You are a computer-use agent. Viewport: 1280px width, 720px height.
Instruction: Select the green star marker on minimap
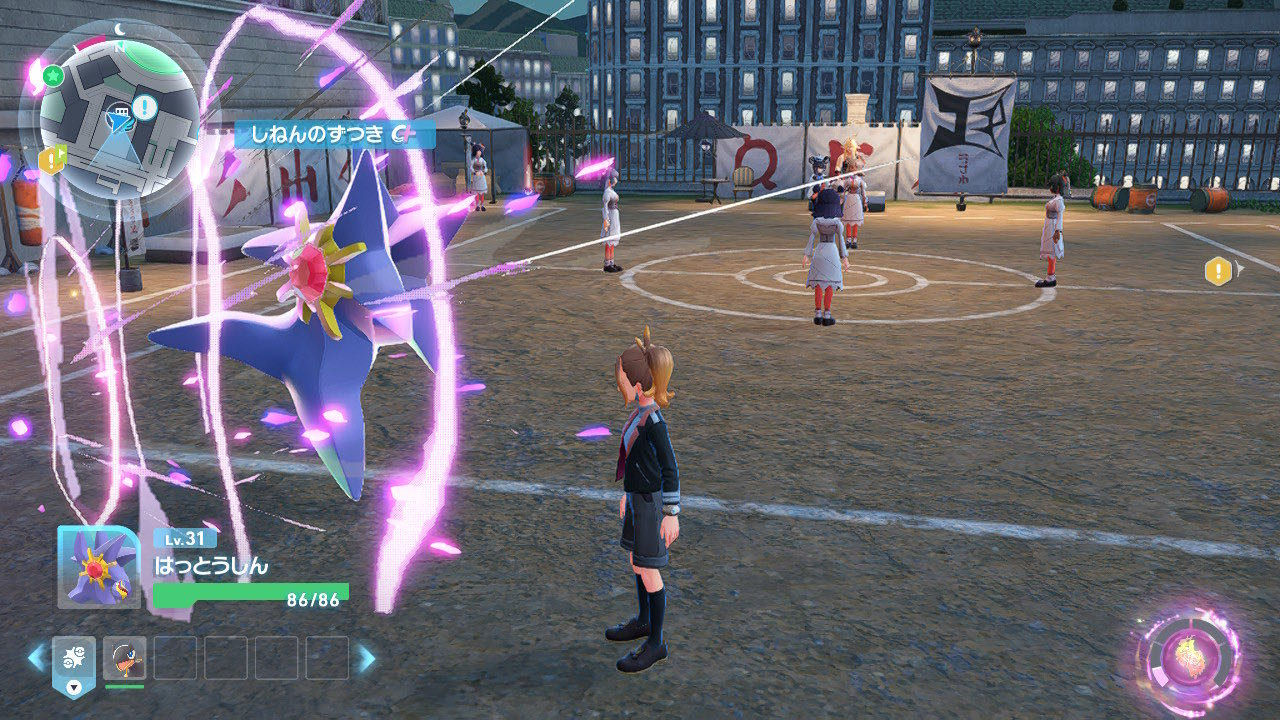click(x=54, y=76)
